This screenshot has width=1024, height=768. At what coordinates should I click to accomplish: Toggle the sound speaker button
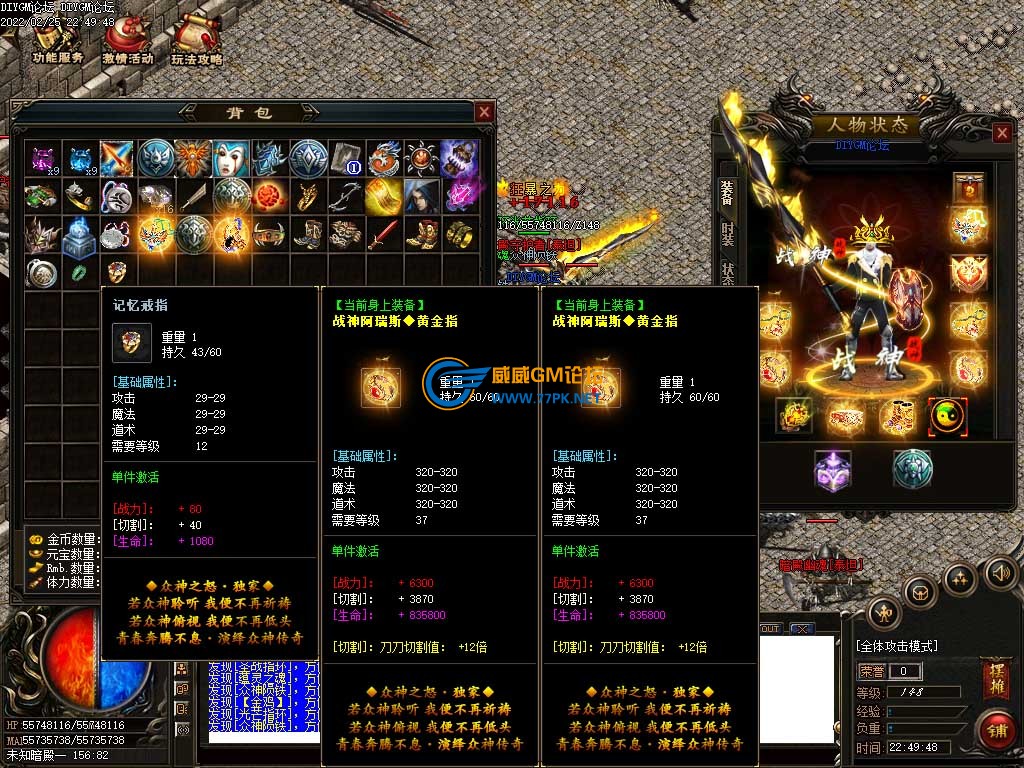(1000, 573)
